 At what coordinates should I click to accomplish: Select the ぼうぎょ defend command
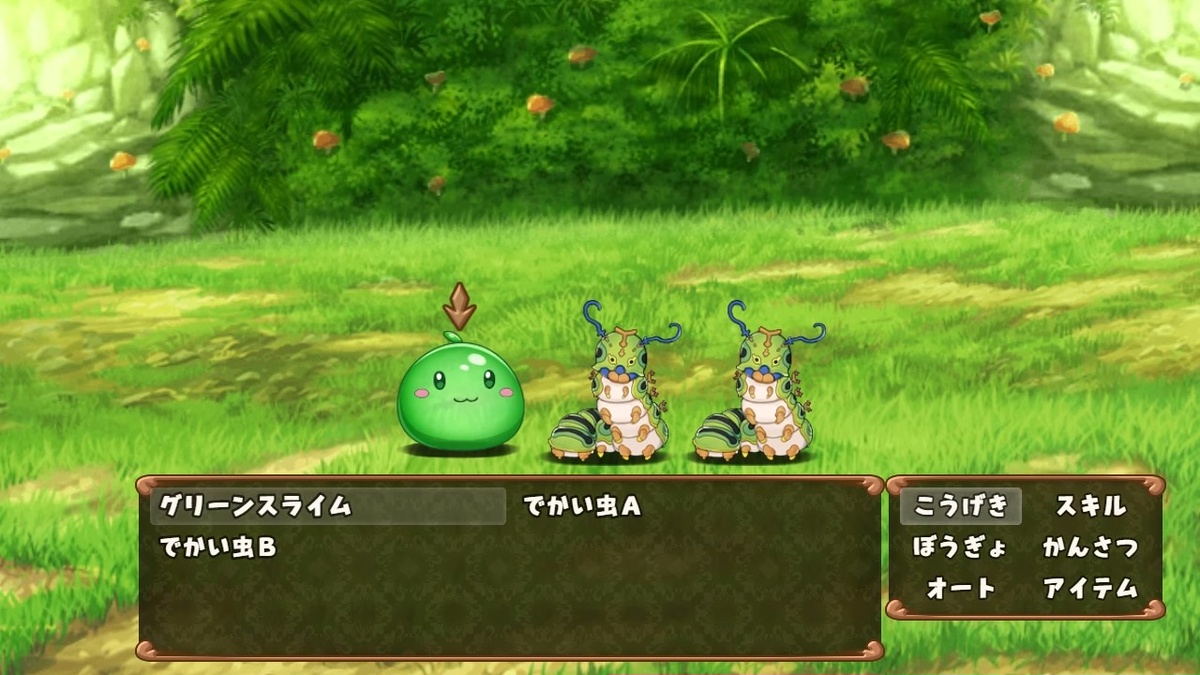(x=961, y=547)
